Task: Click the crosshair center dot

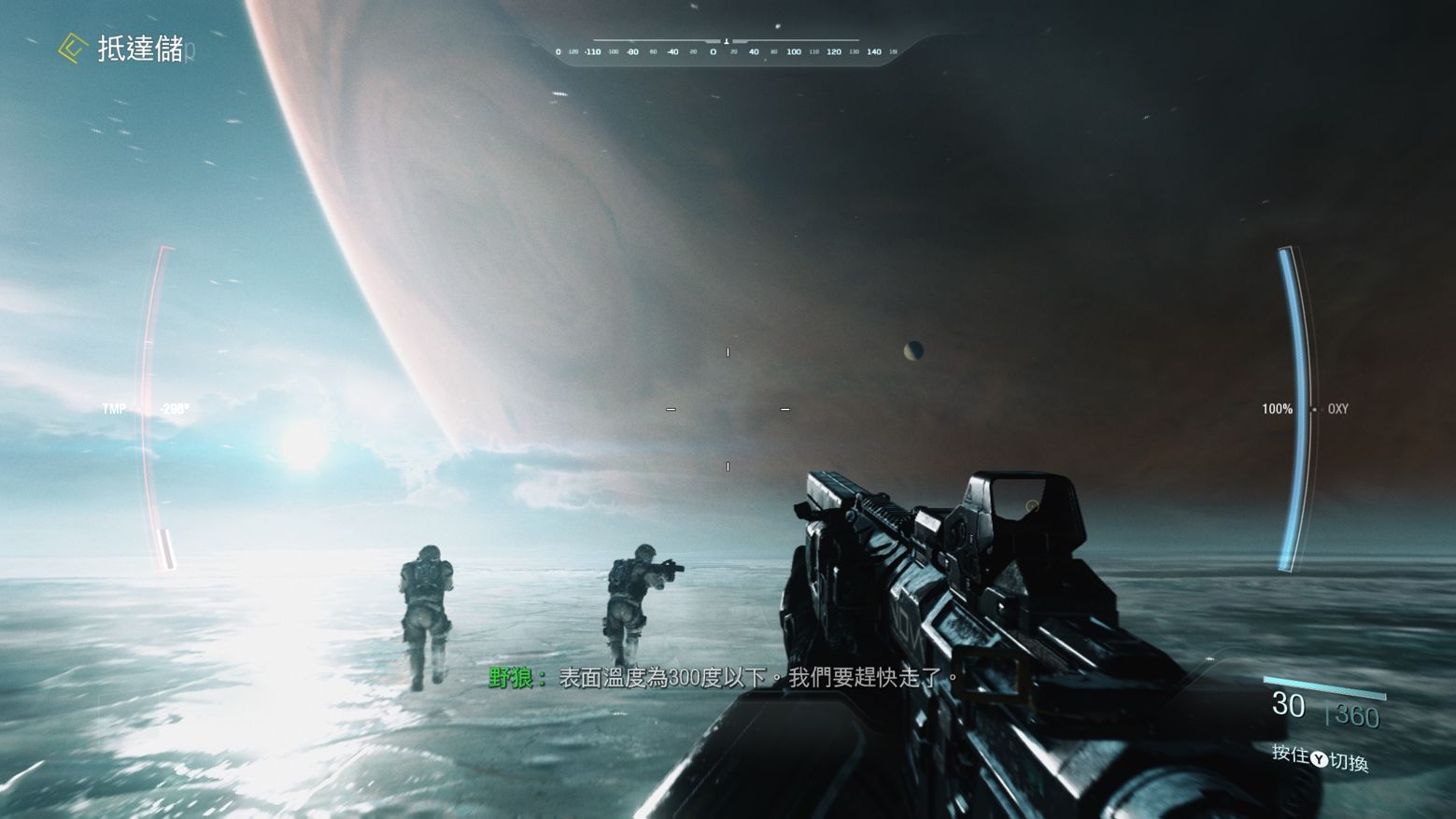Action: [728, 409]
